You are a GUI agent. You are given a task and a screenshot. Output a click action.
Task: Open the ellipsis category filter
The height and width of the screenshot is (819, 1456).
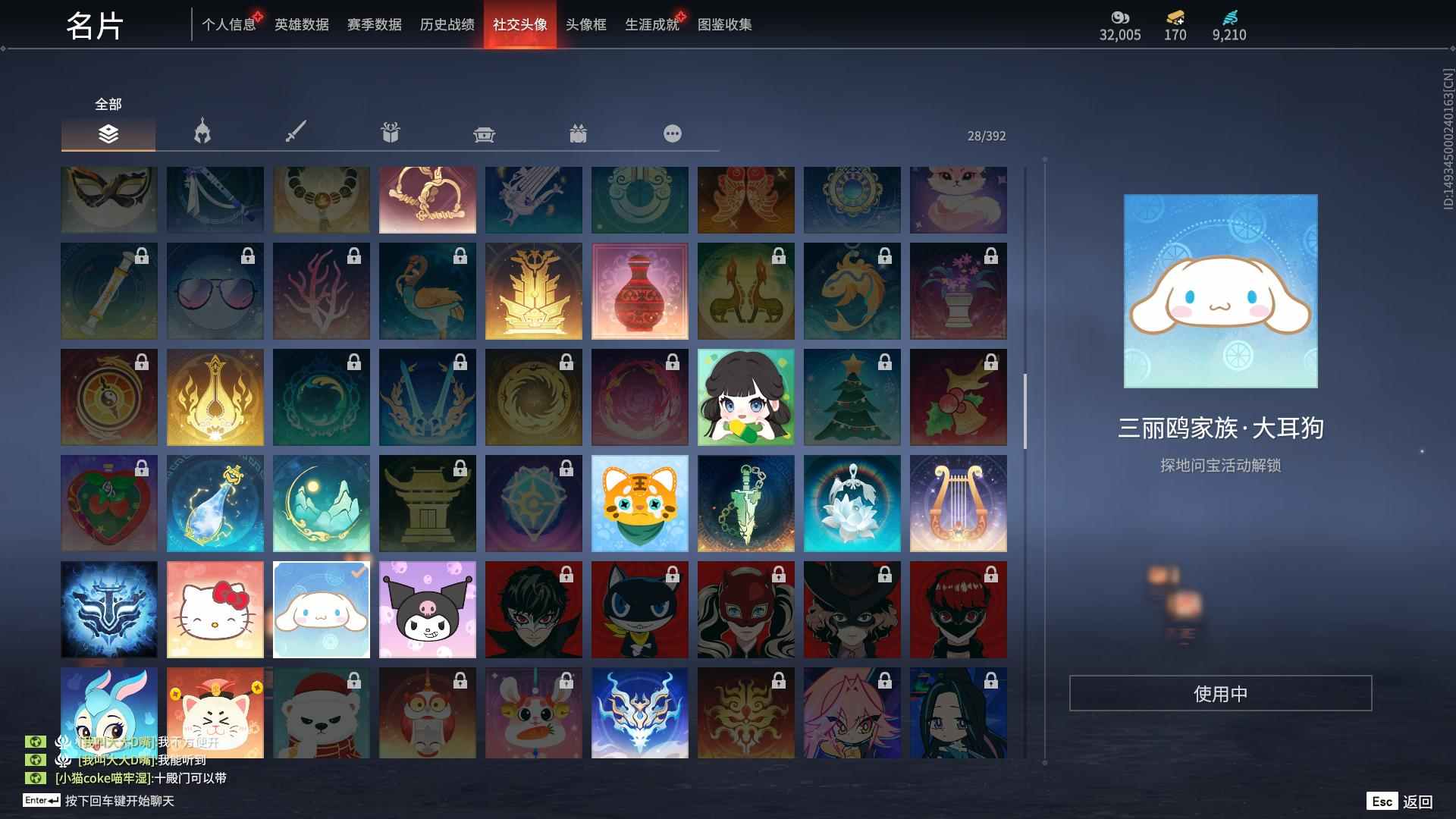[672, 134]
